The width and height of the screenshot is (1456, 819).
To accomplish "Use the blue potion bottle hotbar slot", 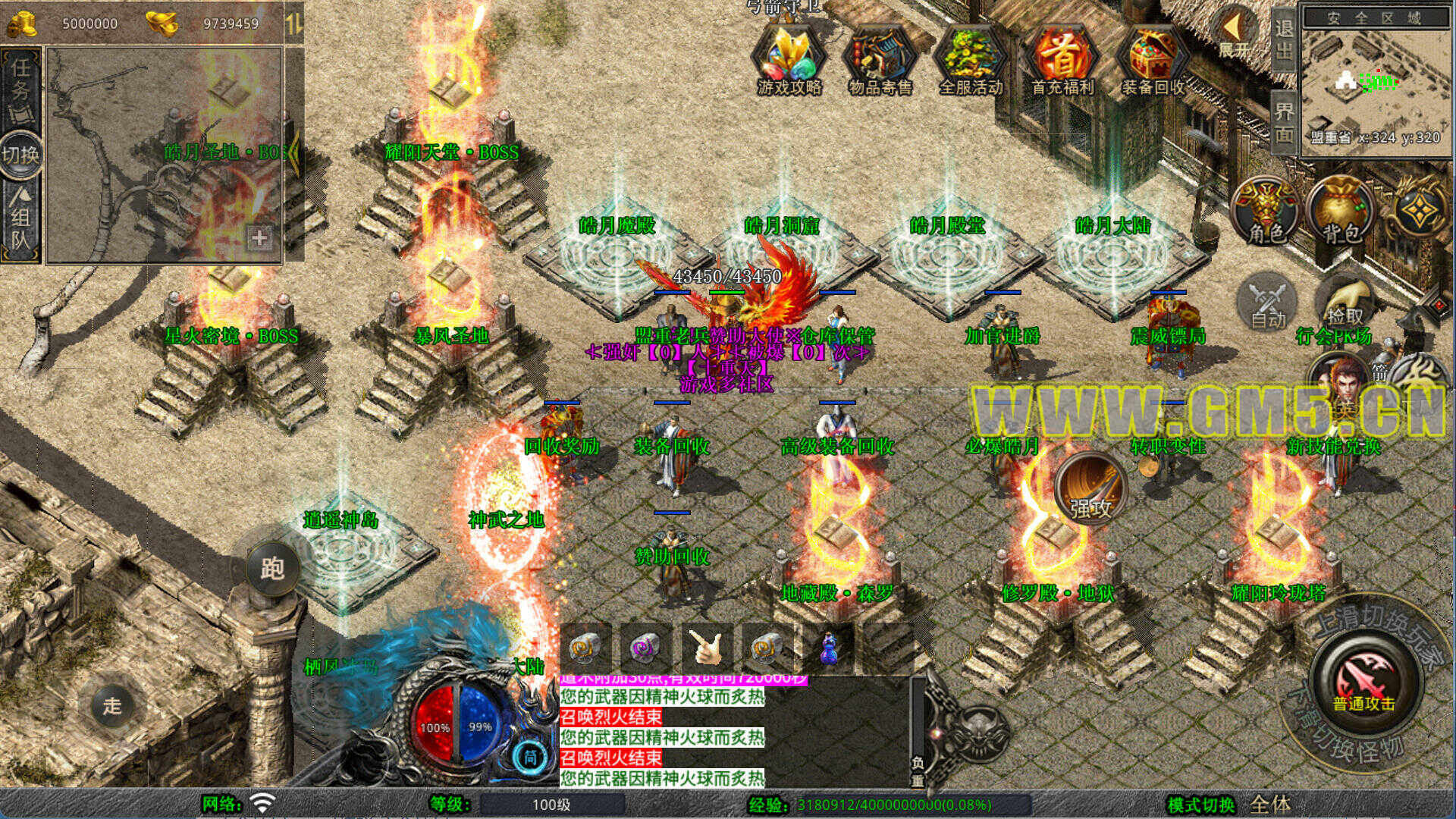I will 829,649.
